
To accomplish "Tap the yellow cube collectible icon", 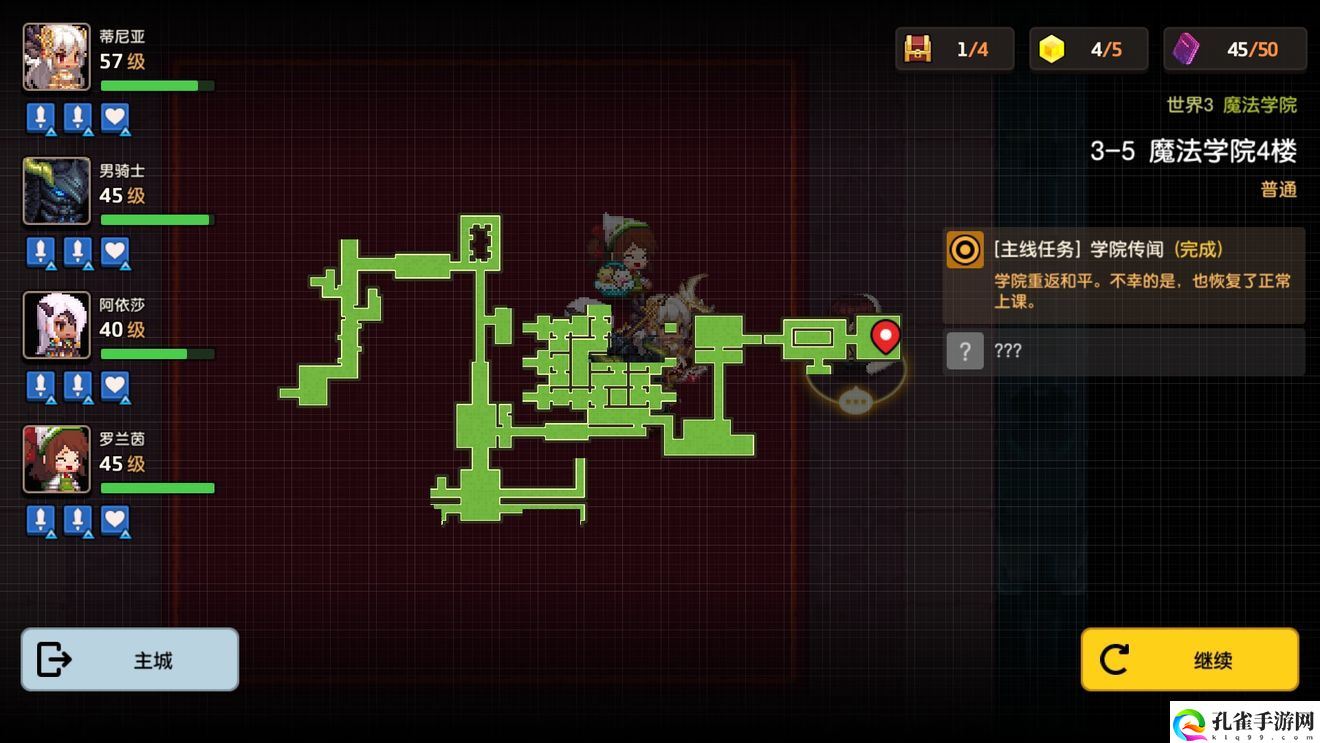I will pyautogui.click(x=1052, y=49).
